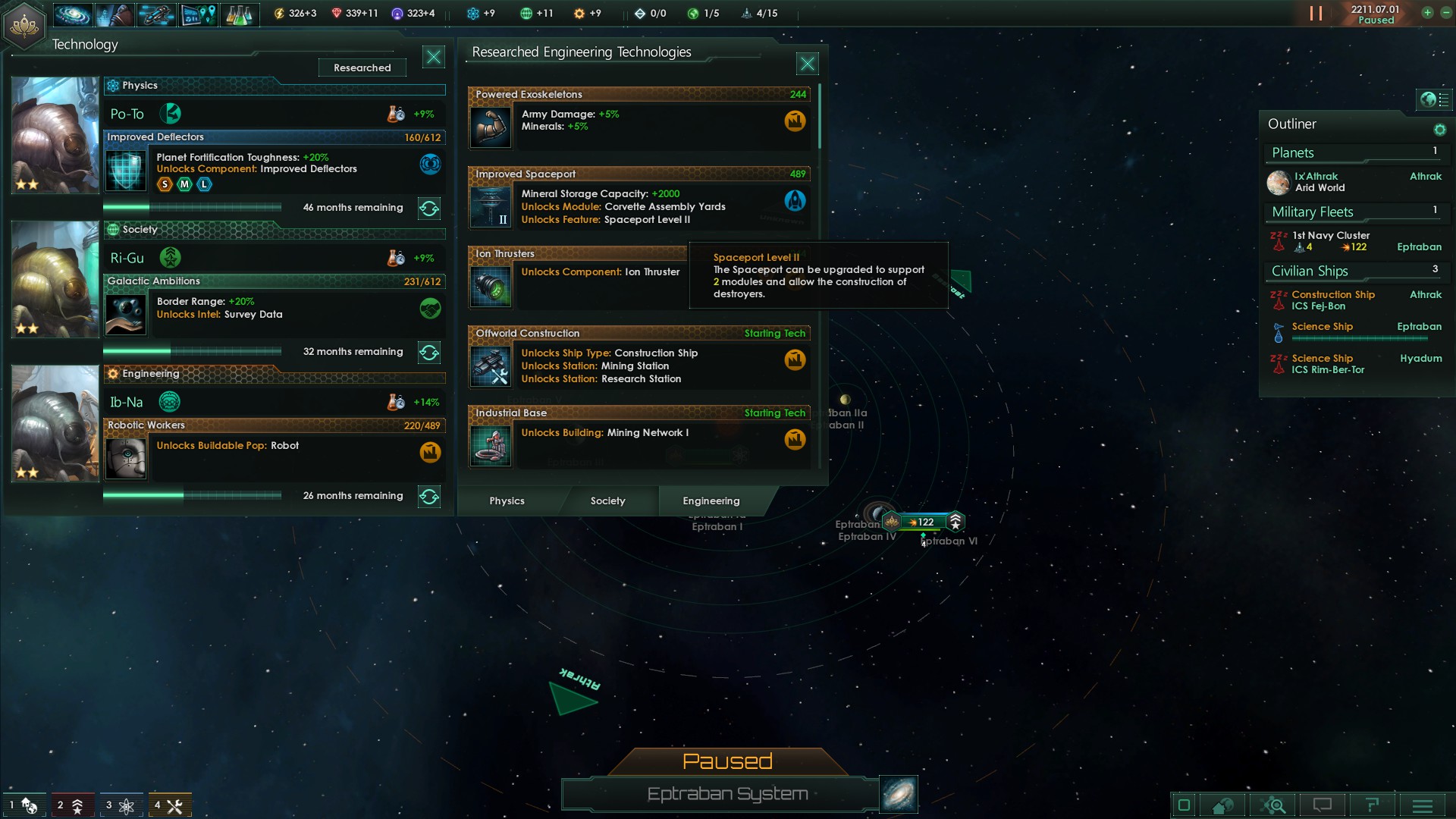This screenshot has height=819, width=1456.
Task: Close the Researched Engineering Technologies window
Action: (807, 64)
